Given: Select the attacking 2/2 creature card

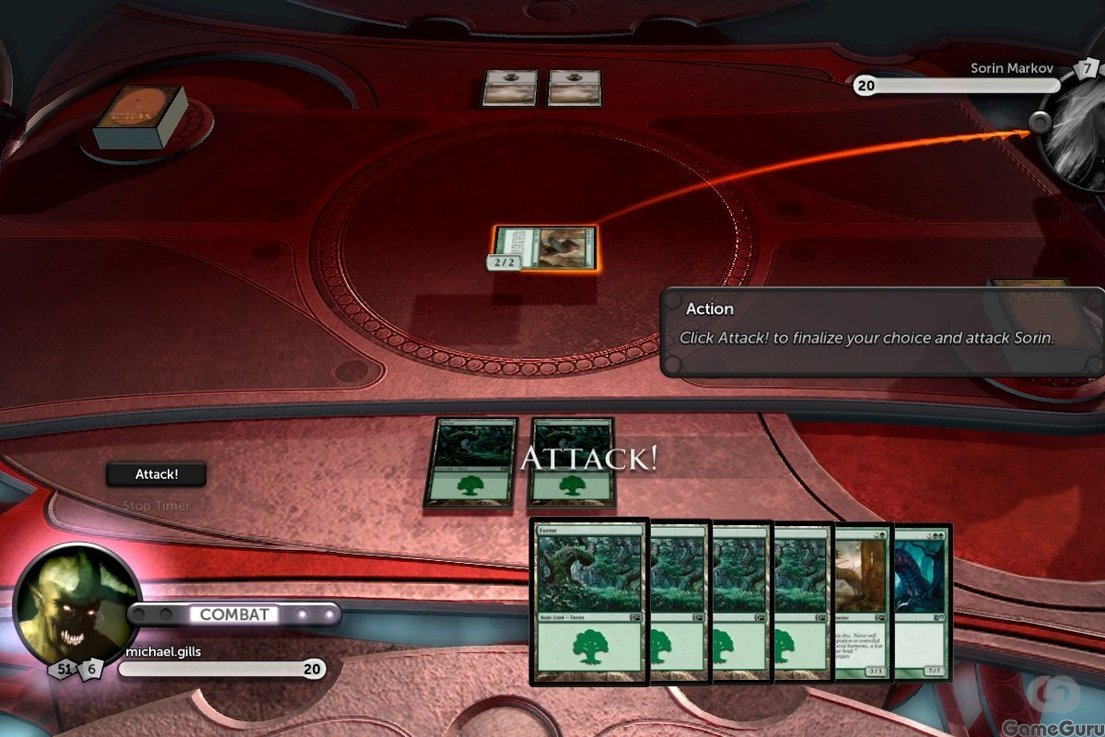Looking at the screenshot, I should click(x=547, y=248).
